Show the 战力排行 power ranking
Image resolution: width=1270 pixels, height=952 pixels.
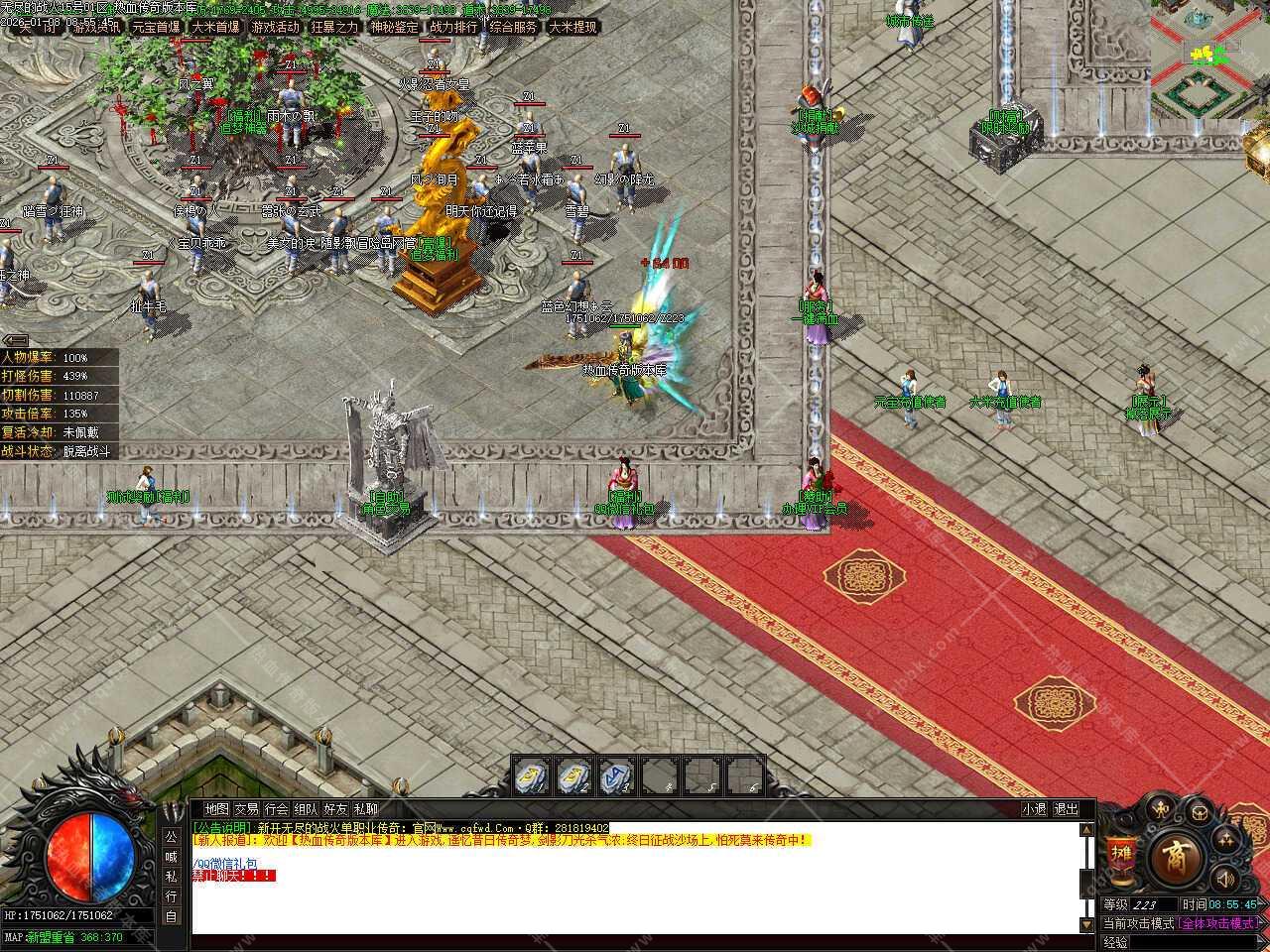453,27
